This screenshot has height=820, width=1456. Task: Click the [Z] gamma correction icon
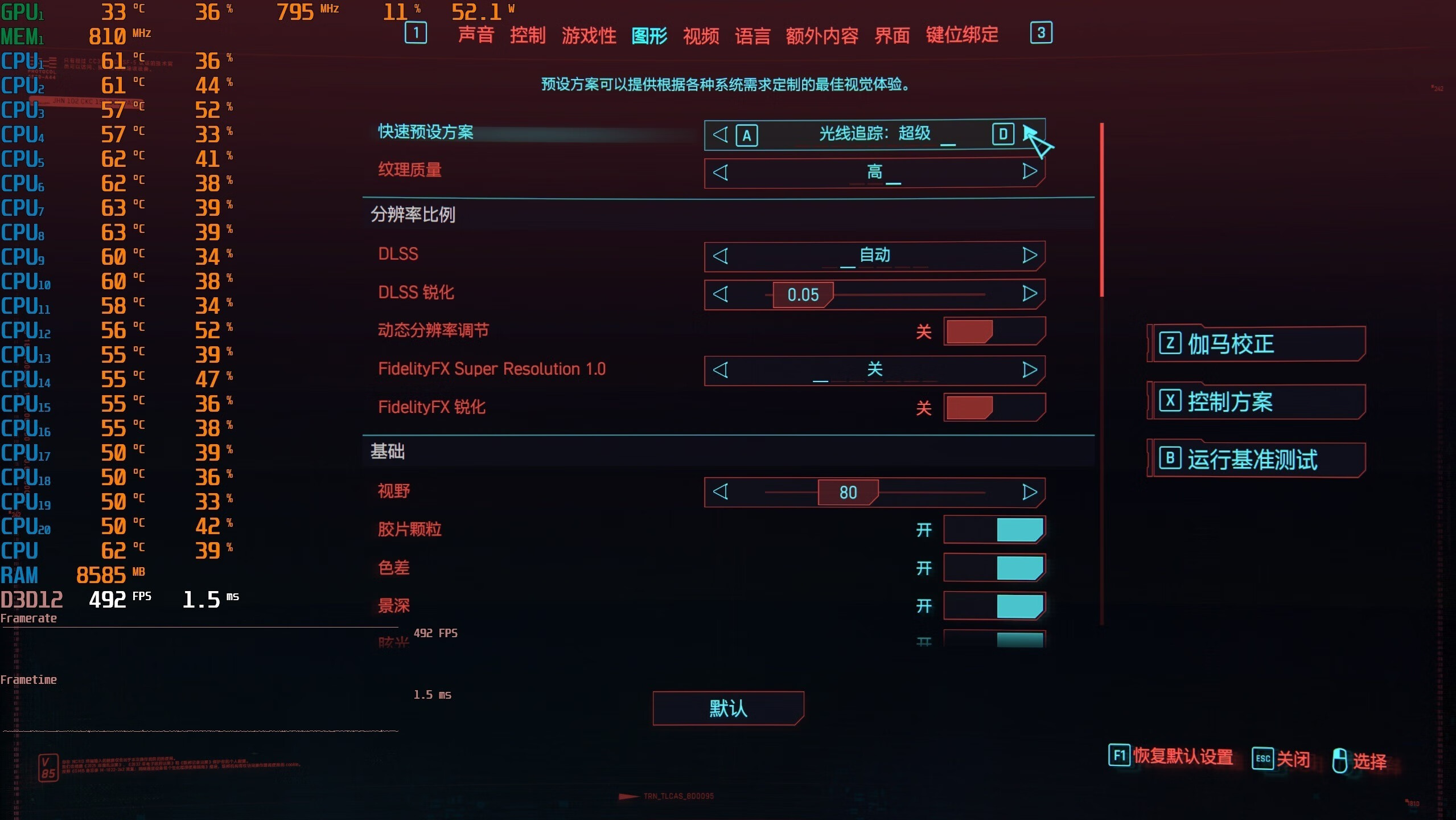(1170, 343)
